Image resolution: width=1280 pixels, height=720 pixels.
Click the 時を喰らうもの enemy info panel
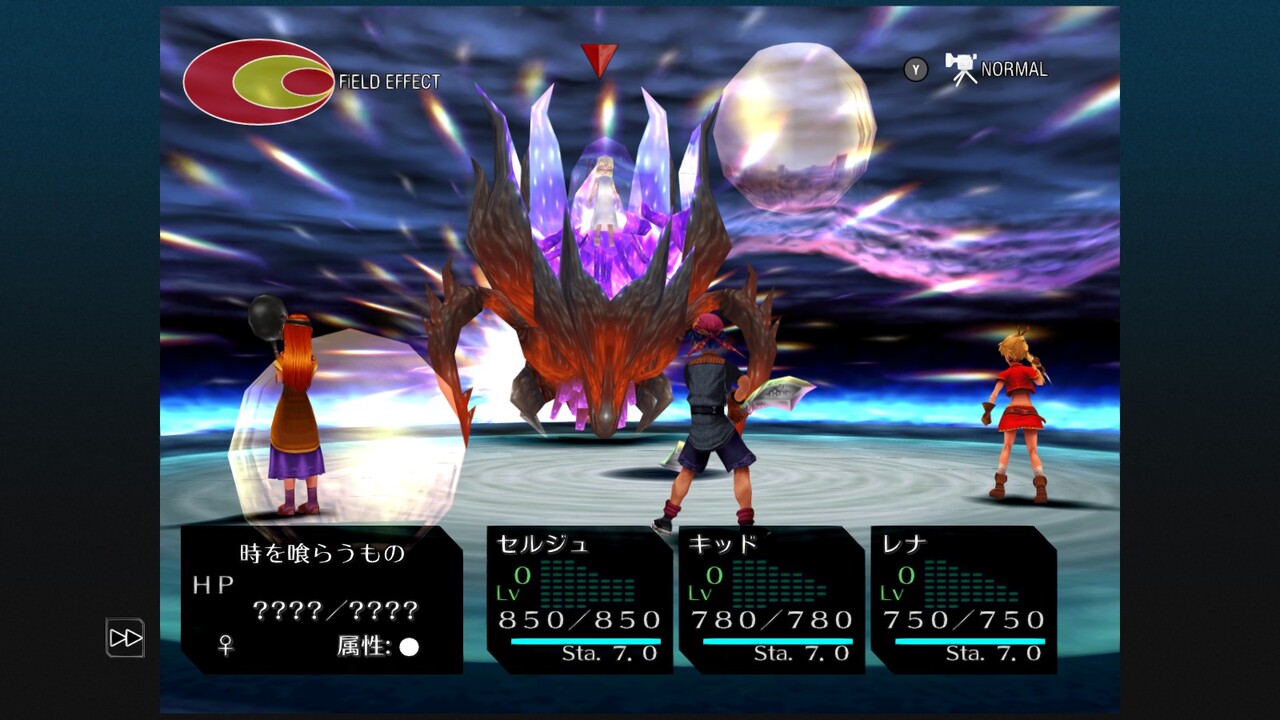[321, 599]
